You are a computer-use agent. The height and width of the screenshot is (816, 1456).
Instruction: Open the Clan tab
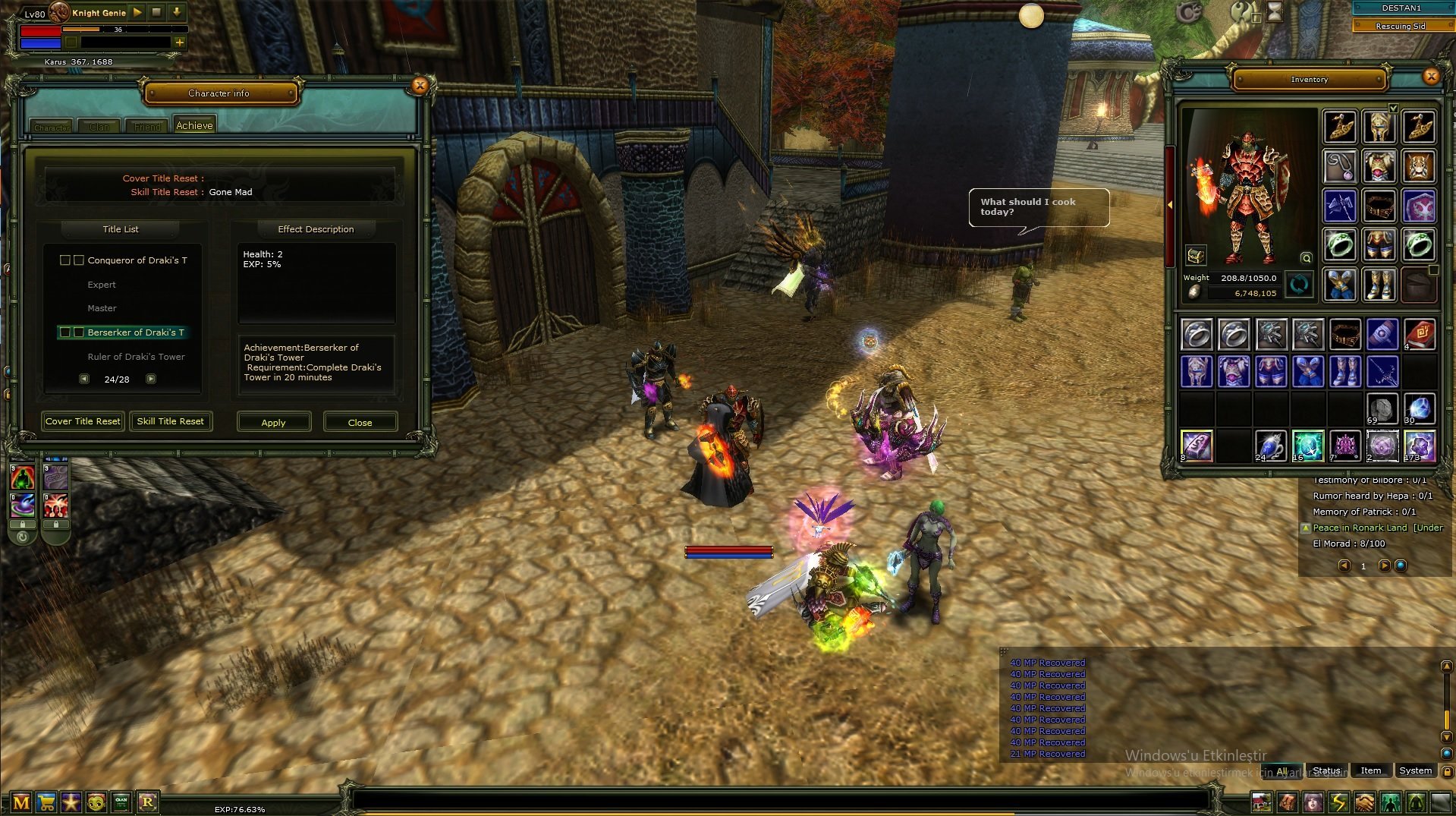pyautogui.click(x=99, y=127)
